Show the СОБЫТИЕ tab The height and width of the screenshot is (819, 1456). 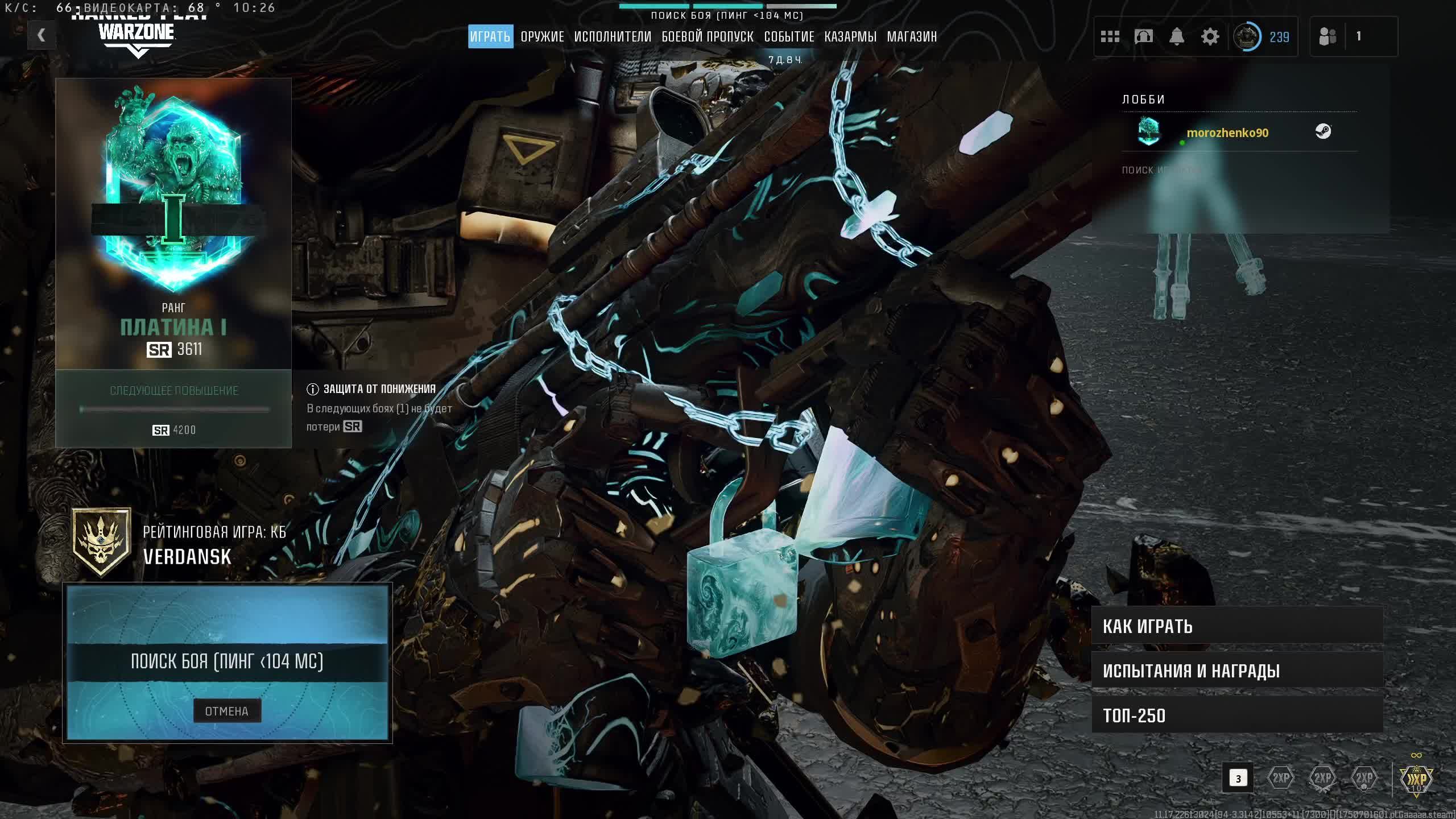(x=789, y=37)
